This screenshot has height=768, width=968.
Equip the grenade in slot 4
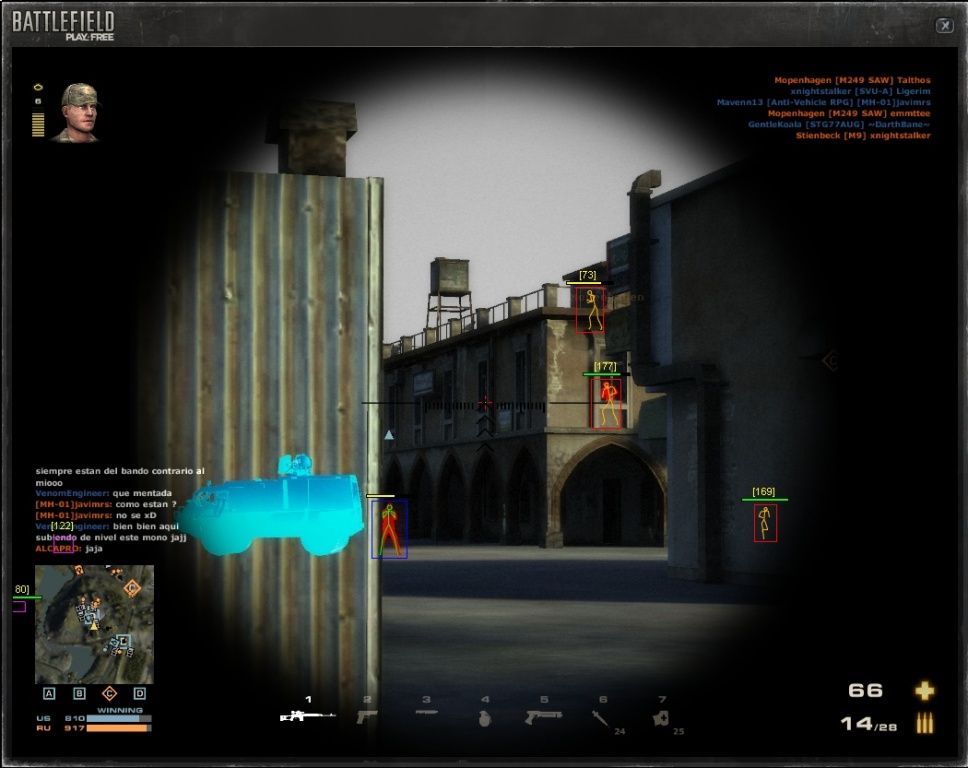point(485,717)
